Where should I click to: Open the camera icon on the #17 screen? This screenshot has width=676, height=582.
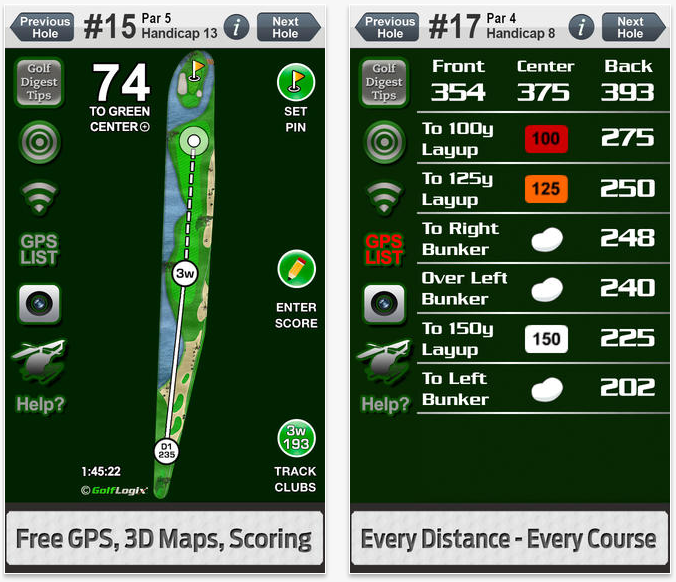(x=384, y=303)
